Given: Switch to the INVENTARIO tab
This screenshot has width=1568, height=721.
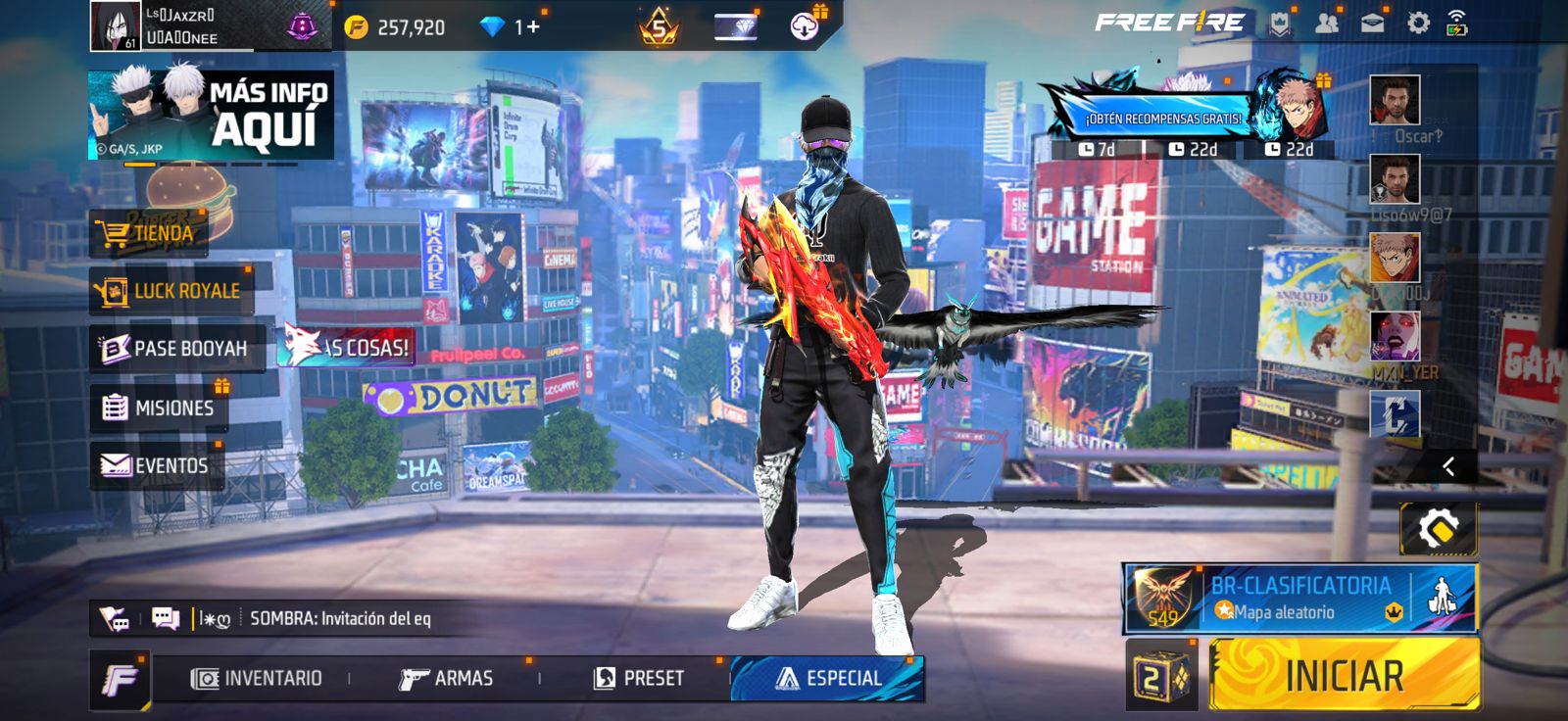Looking at the screenshot, I should (x=257, y=678).
